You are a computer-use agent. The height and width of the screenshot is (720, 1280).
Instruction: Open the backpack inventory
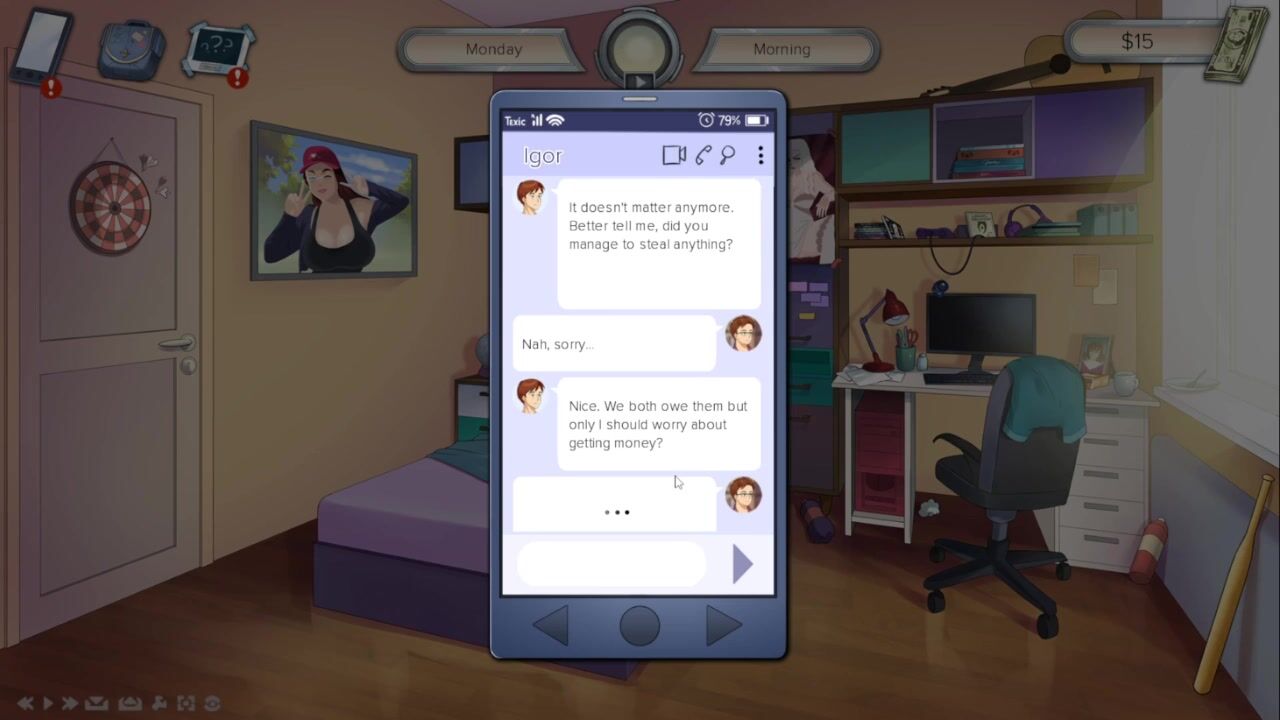(131, 48)
